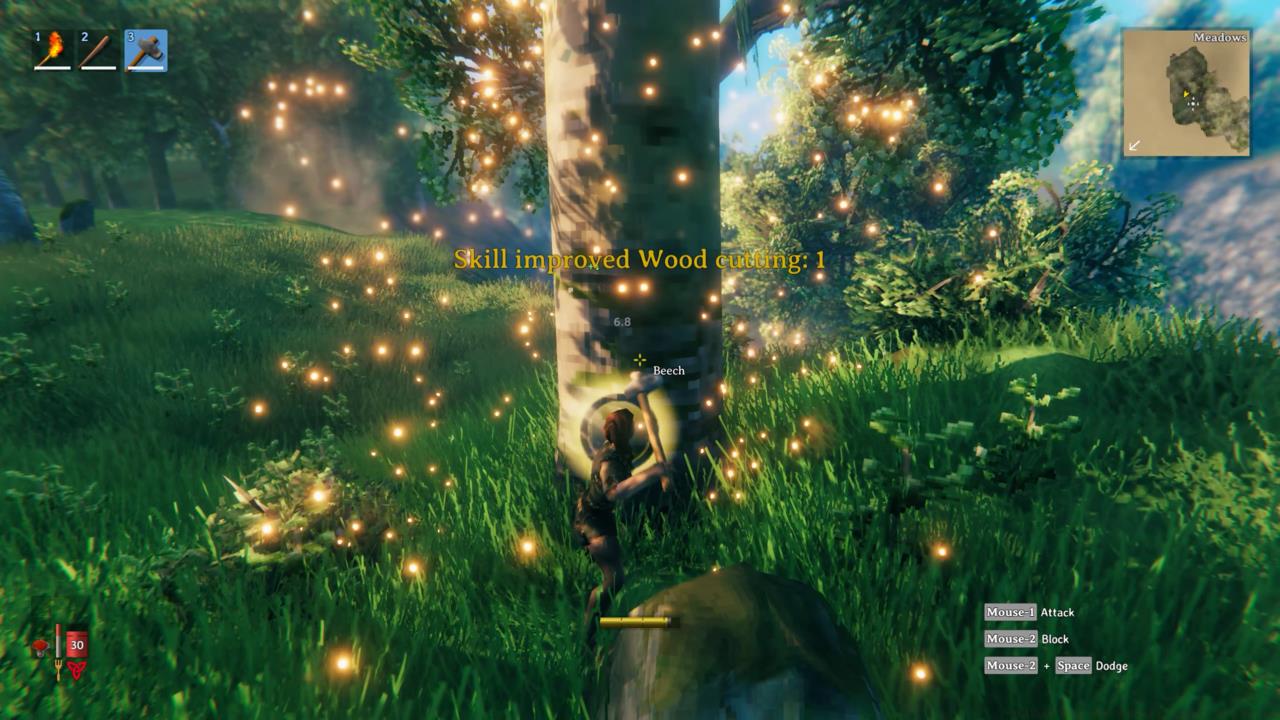Click the Mouse-1 Attack key hint
This screenshot has height=720, width=1280.
pos(1030,612)
